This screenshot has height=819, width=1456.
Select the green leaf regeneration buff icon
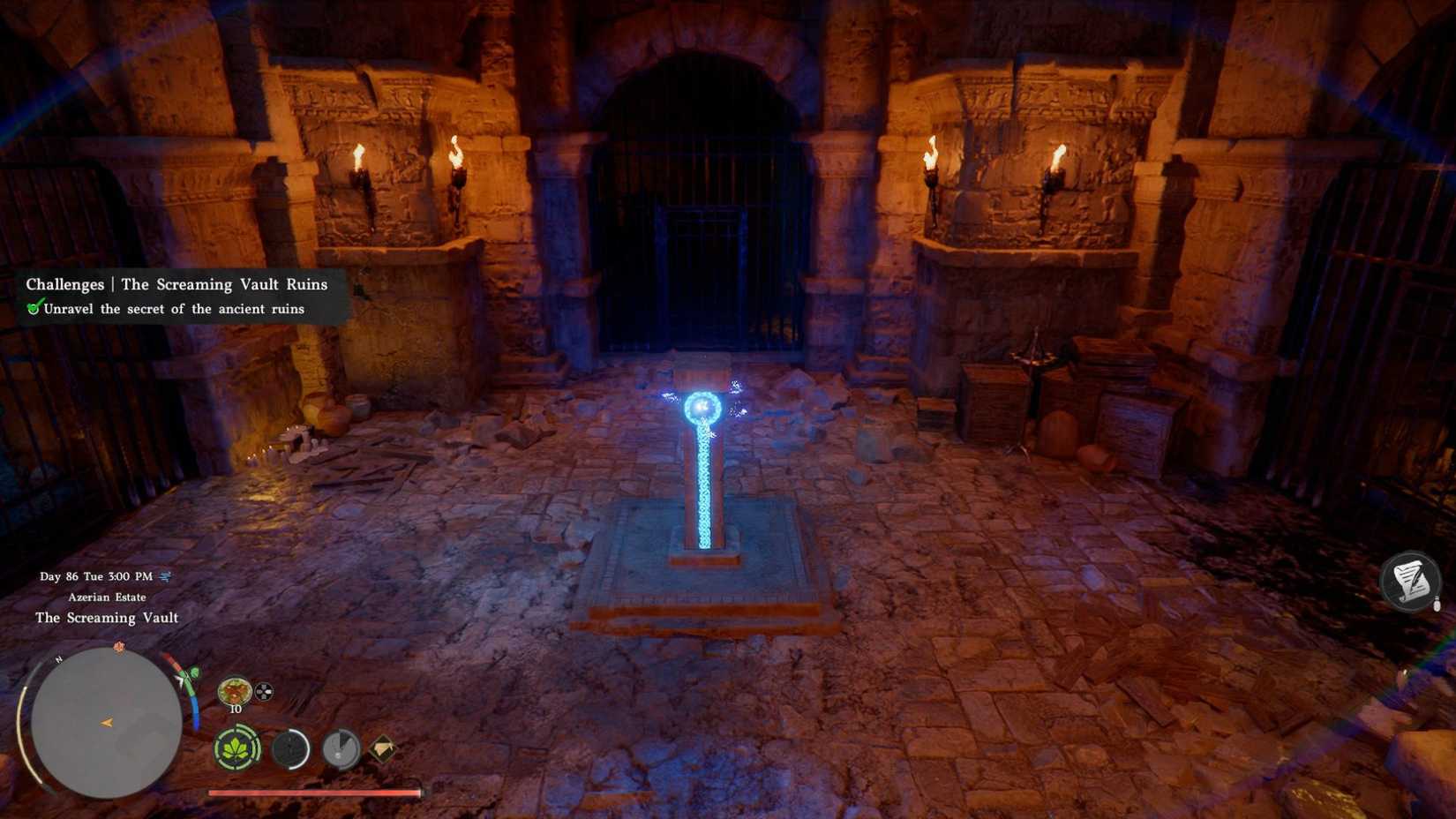[x=235, y=748]
